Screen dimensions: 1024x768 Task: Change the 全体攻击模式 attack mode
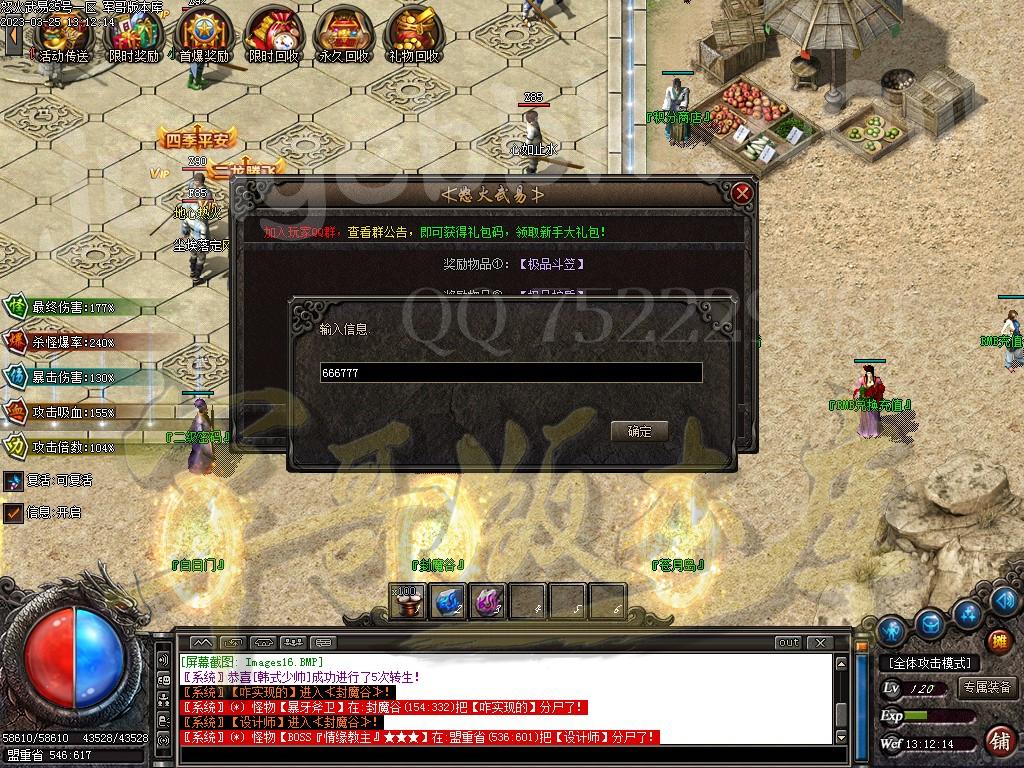point(929,663)
